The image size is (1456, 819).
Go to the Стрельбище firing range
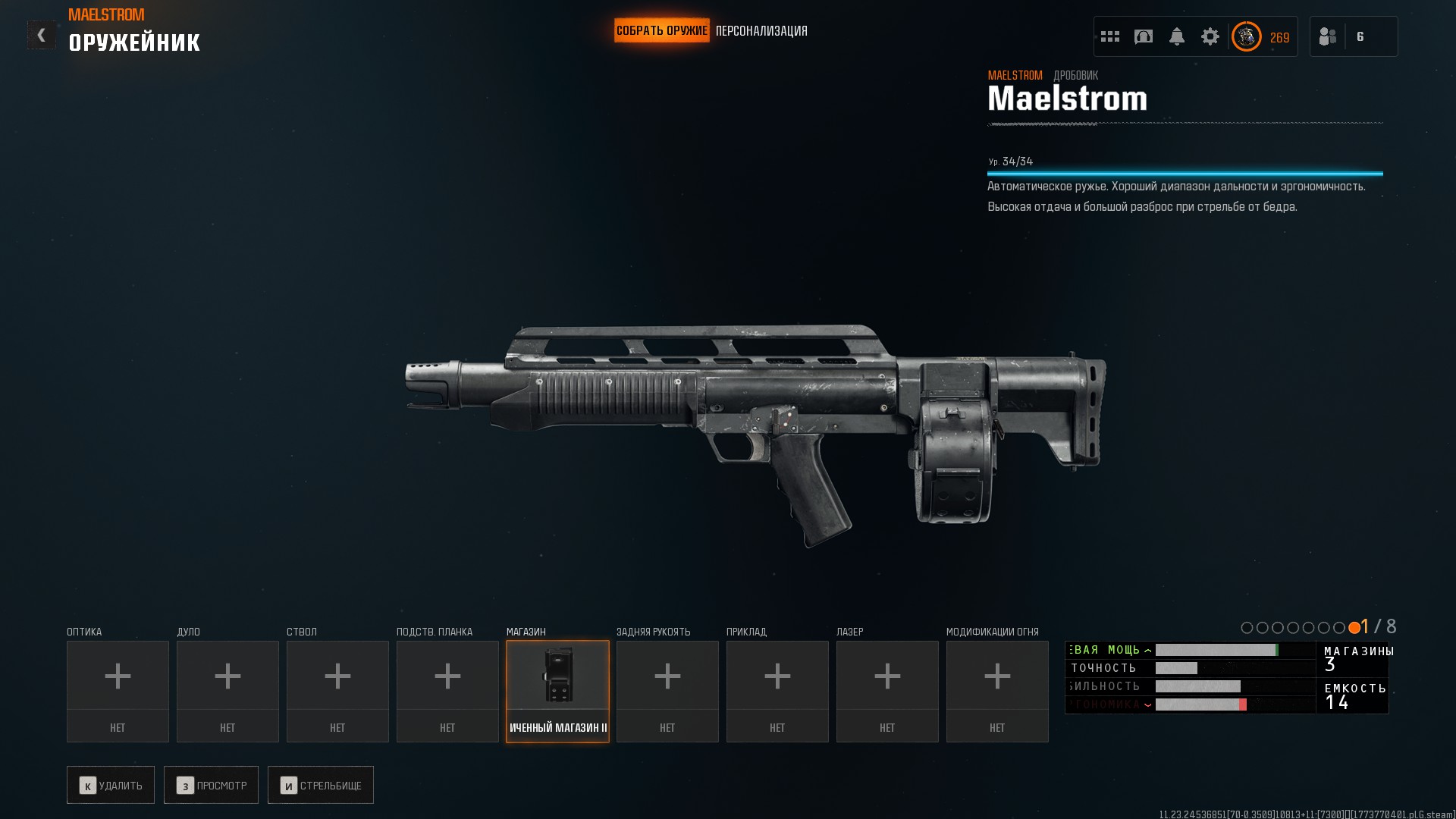click(x=321, y=785)
